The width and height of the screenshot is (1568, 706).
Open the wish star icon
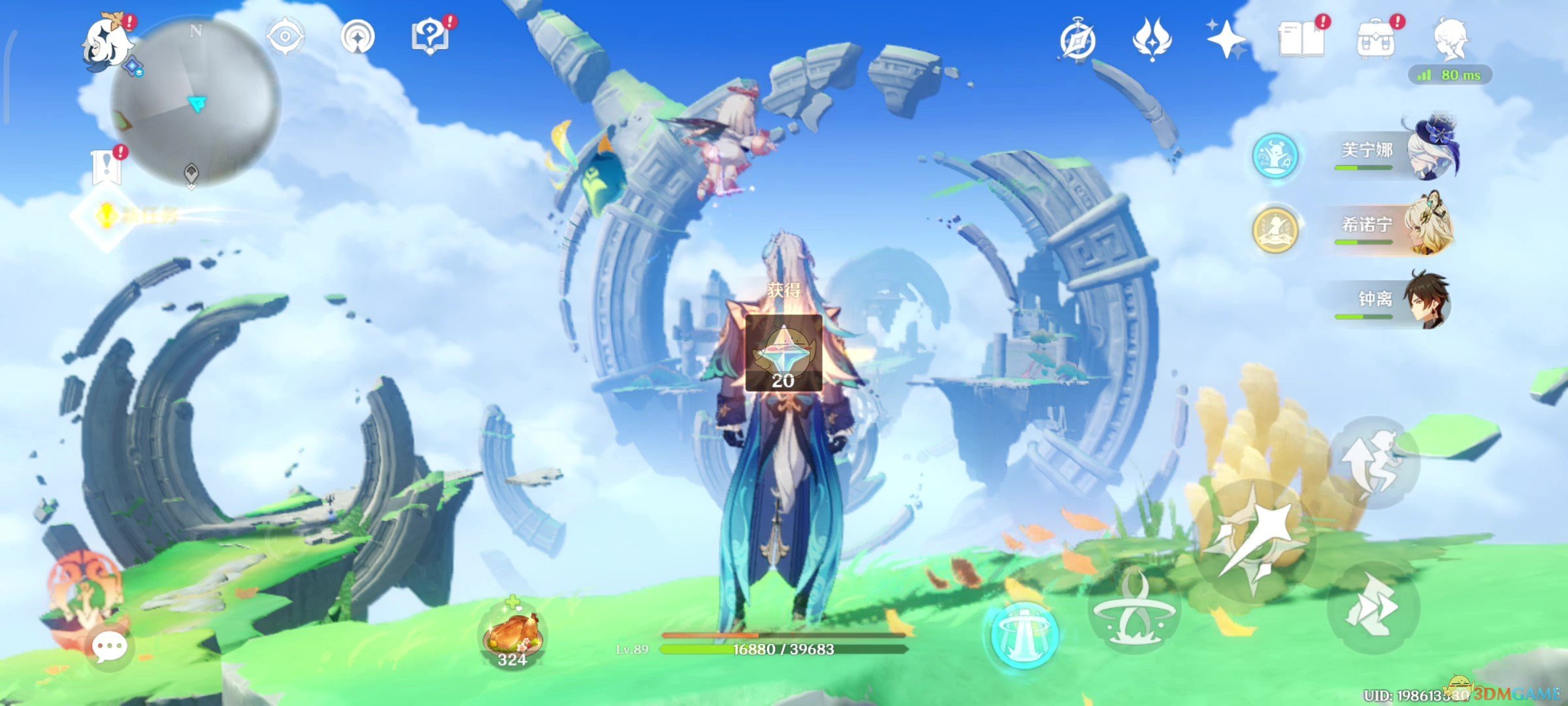pyautogui.click(x=1226, y=39)
